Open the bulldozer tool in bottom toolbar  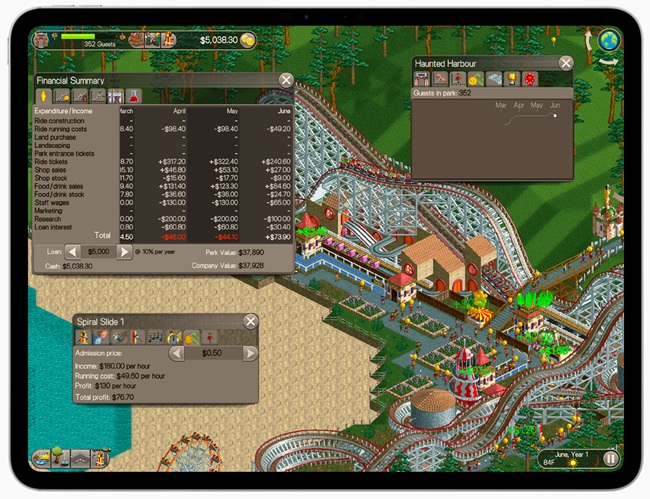coord(43,458)
